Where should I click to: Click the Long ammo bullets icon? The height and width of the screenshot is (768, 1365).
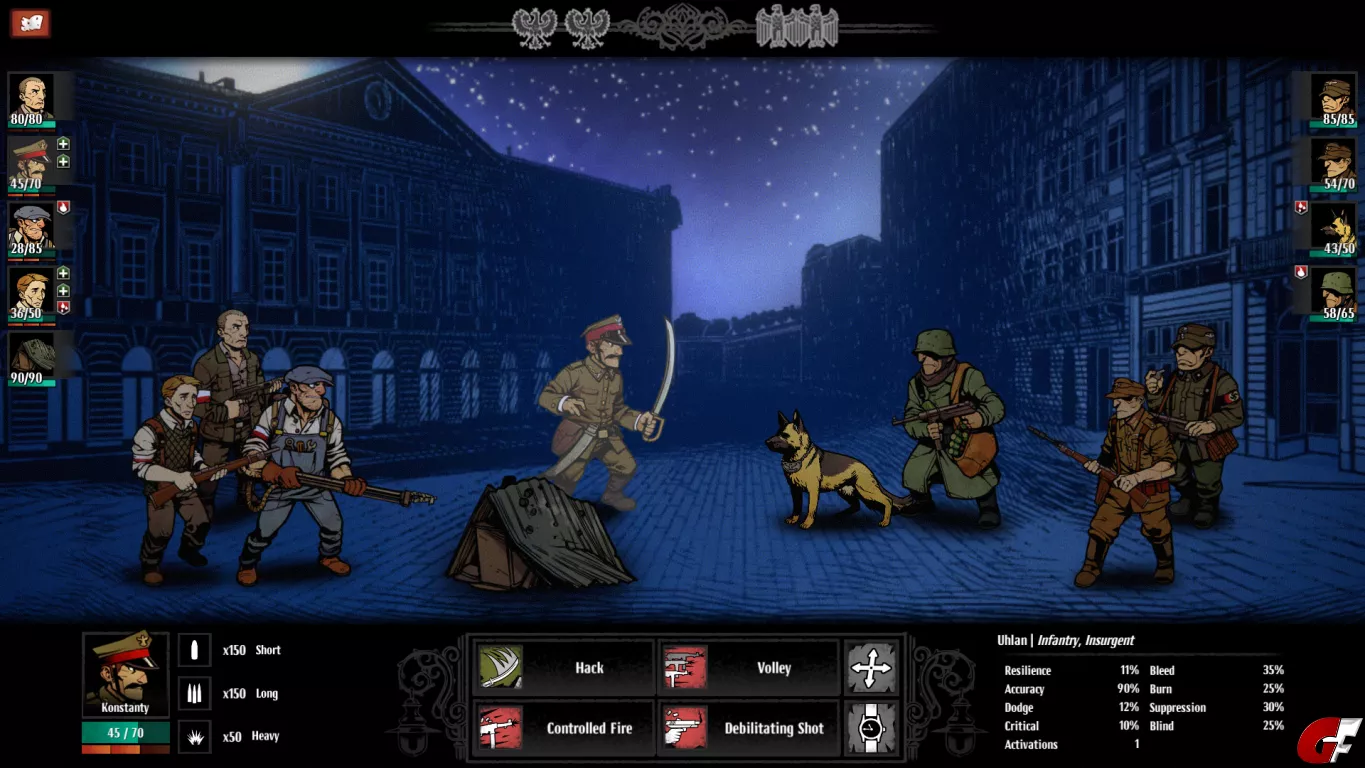[195, 694]
